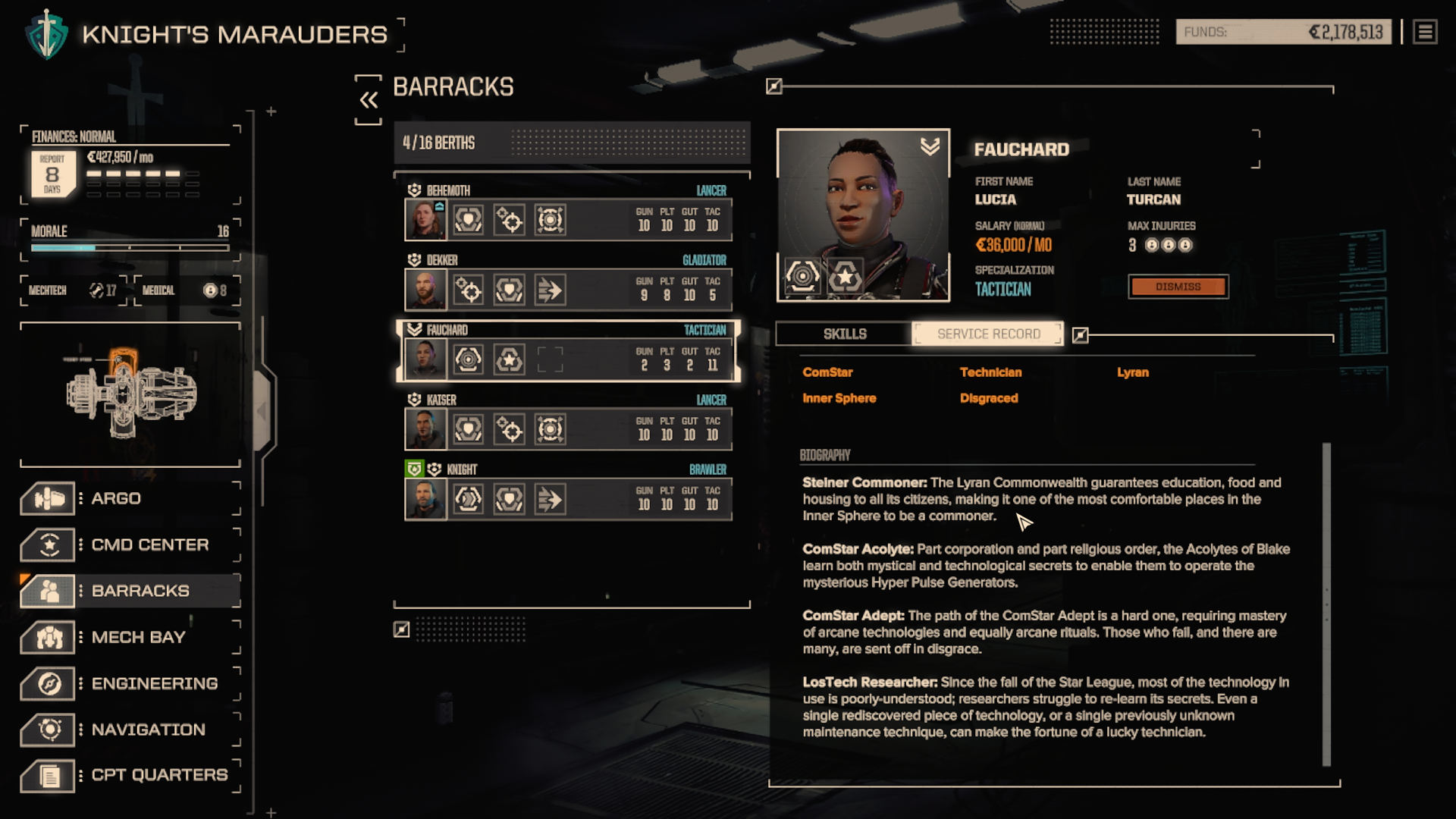
Task: Click the biography scrollbar
Action: coord(1326,604)
